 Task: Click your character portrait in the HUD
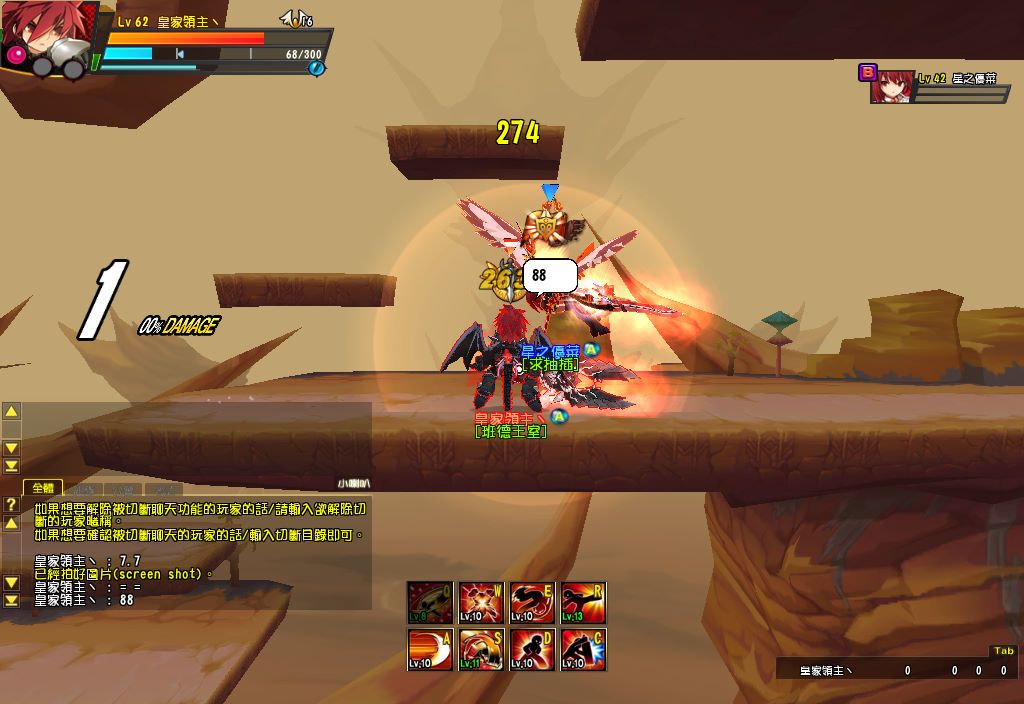pos(42,40)
